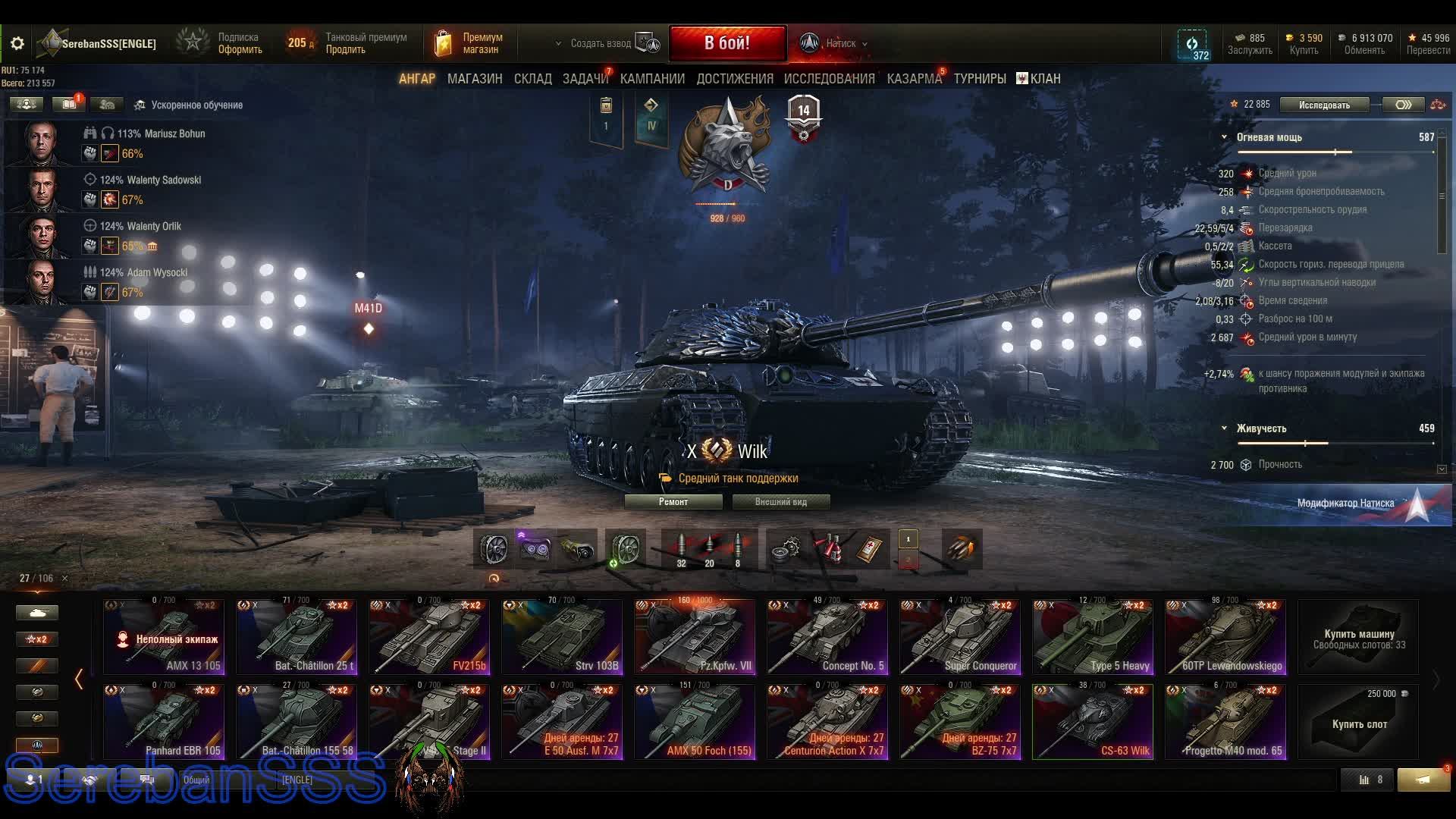
Task: Open the Натиск battle mode dropdown
Action: point(840,44)
